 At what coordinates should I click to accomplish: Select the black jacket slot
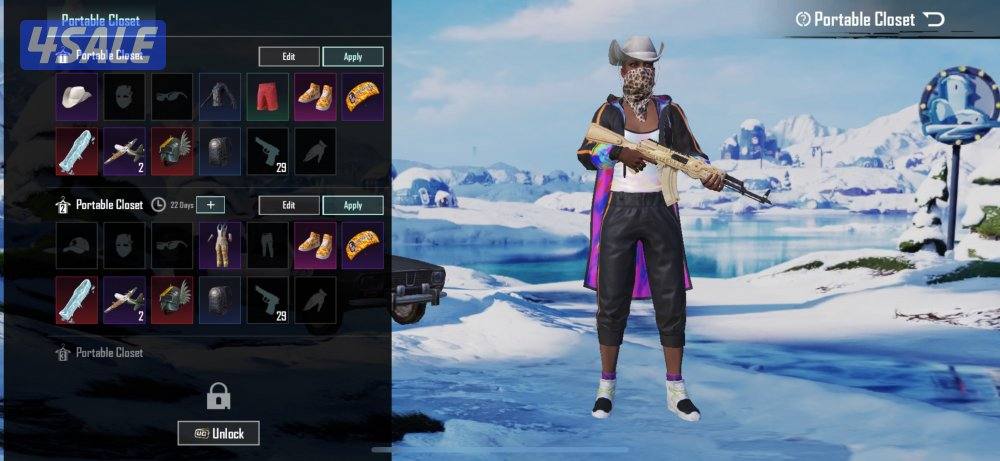220,96
